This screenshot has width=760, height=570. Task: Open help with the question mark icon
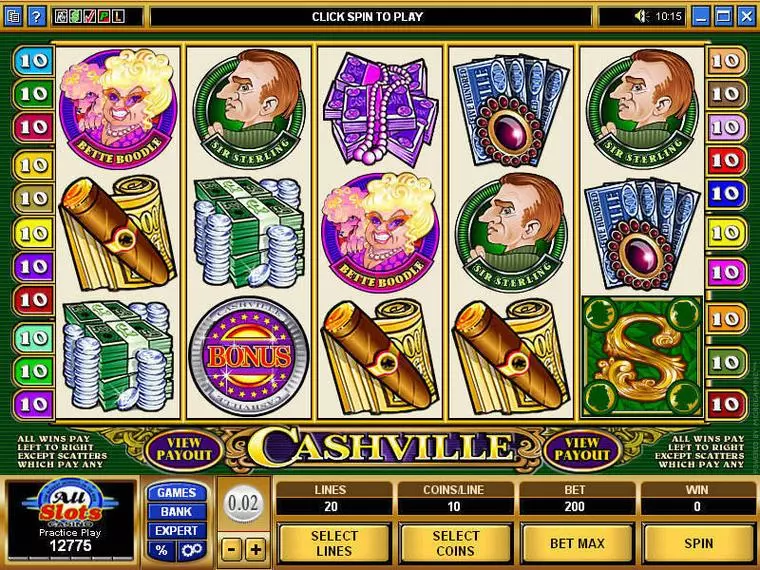[35, 16]
